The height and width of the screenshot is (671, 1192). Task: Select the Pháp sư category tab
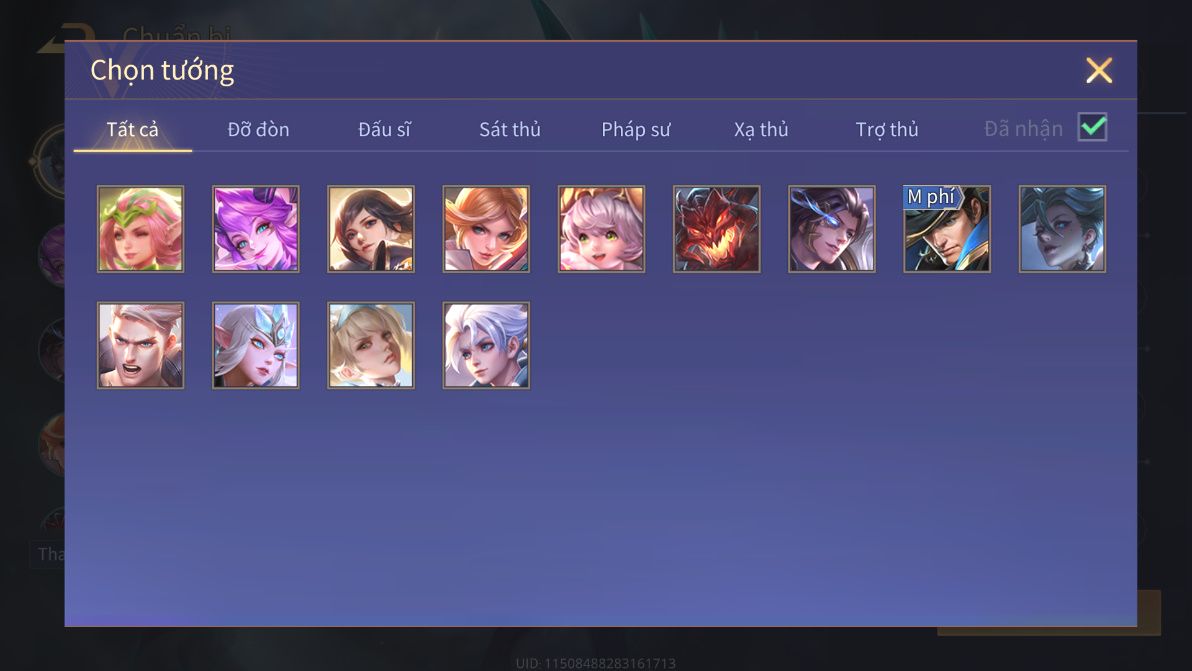click(x=635, y=130)
